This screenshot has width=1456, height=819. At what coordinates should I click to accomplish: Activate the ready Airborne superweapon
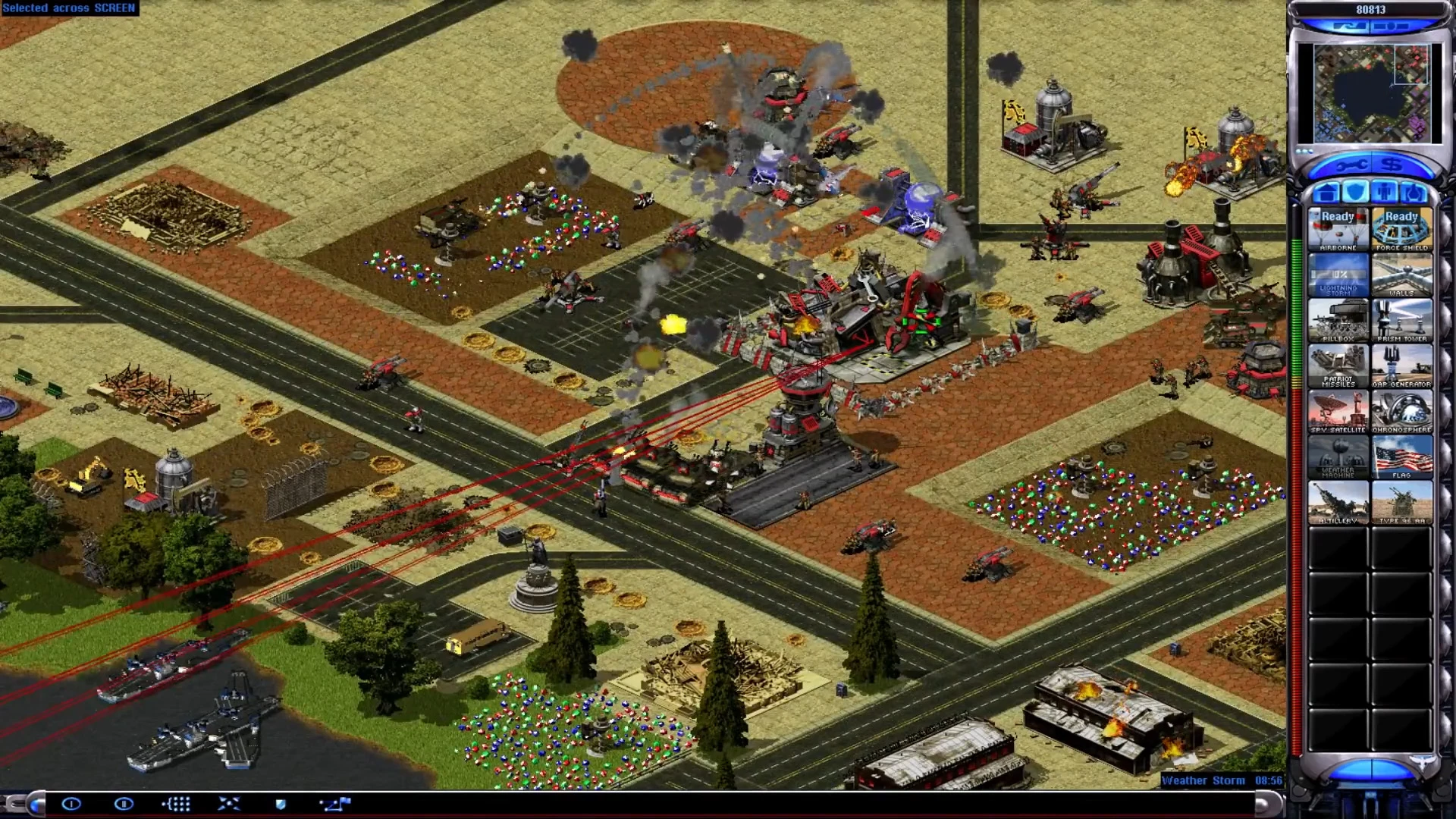pyautogui.click(x=1339, y=227)
